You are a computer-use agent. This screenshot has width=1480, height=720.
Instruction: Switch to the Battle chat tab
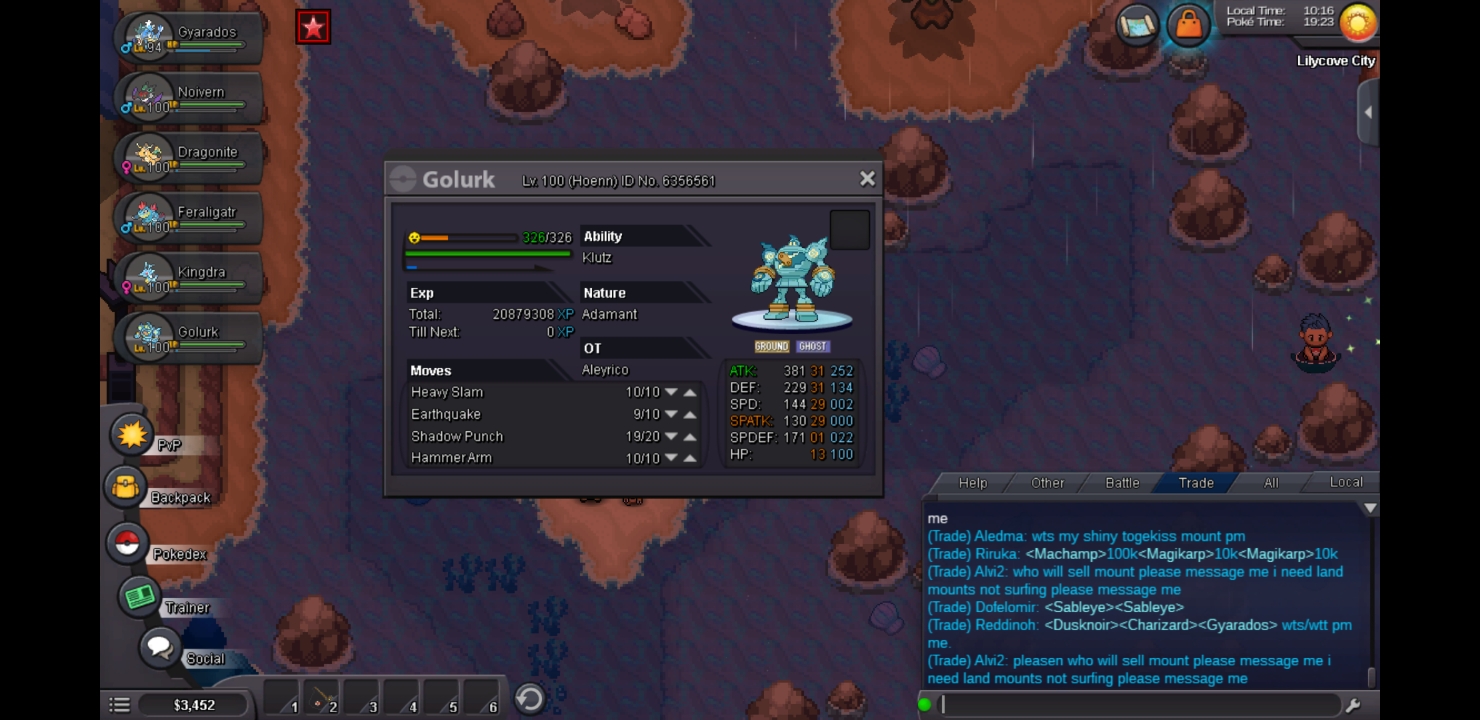tap(1122, 483)
